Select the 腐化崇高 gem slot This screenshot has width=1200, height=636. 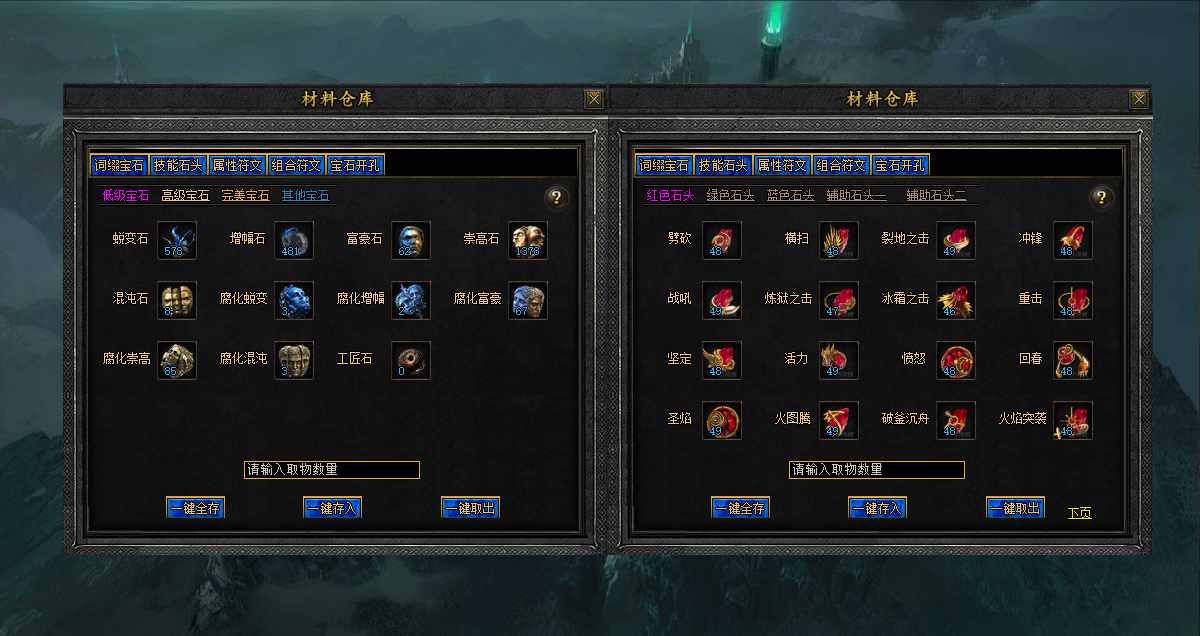click(177, 361)
